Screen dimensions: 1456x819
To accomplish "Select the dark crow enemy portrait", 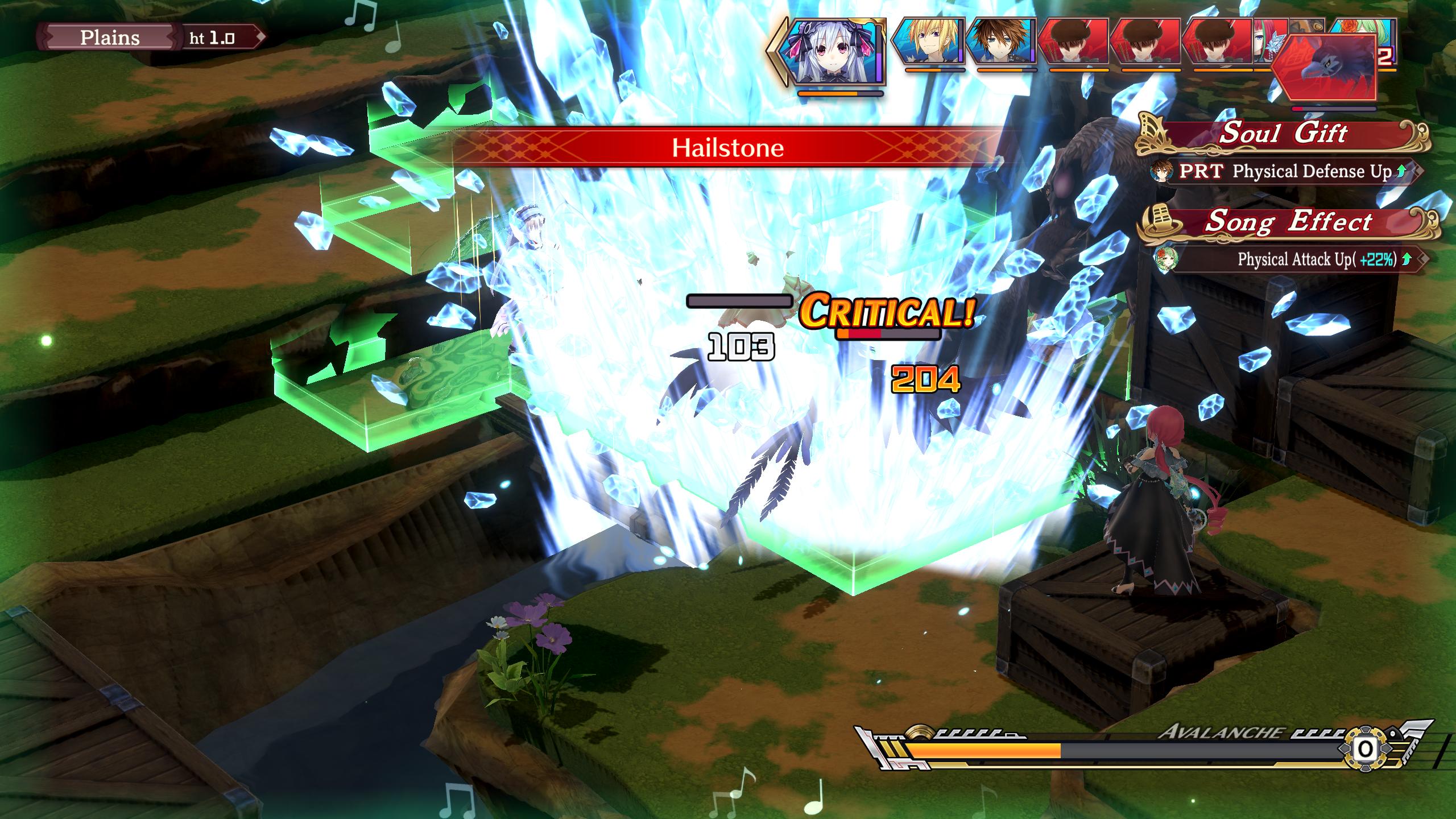I will click(x=1324, y=67).
